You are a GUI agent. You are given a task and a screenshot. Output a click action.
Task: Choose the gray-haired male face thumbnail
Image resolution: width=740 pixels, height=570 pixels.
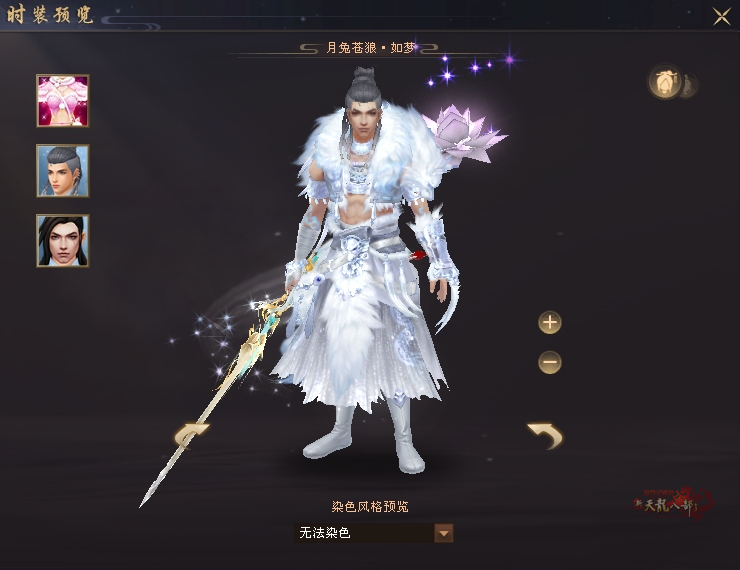click(x=63, y=170)
